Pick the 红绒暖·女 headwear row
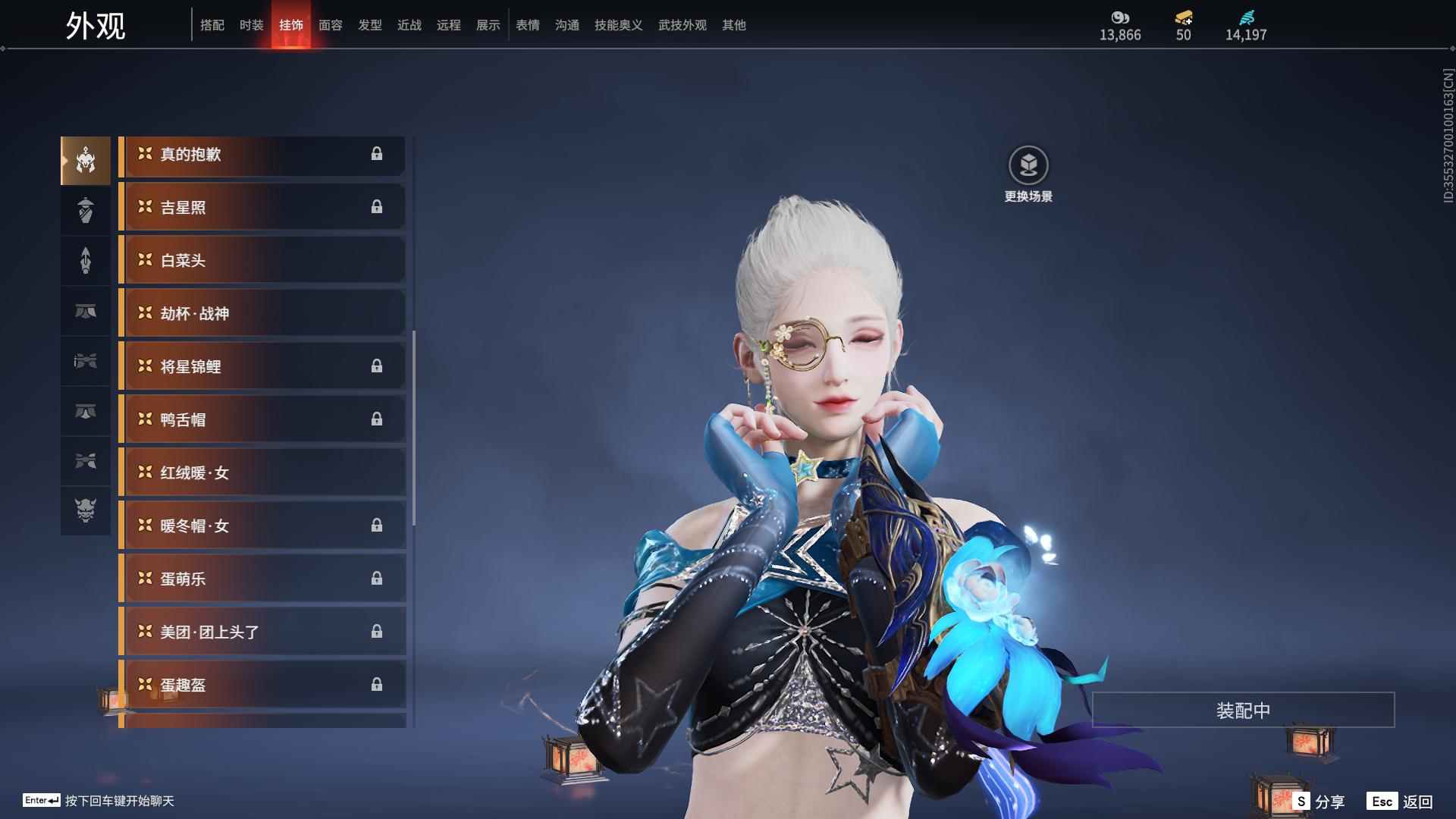Image resolution: width=1456 pixels, height=819 pixels. (x=262, y=472)
